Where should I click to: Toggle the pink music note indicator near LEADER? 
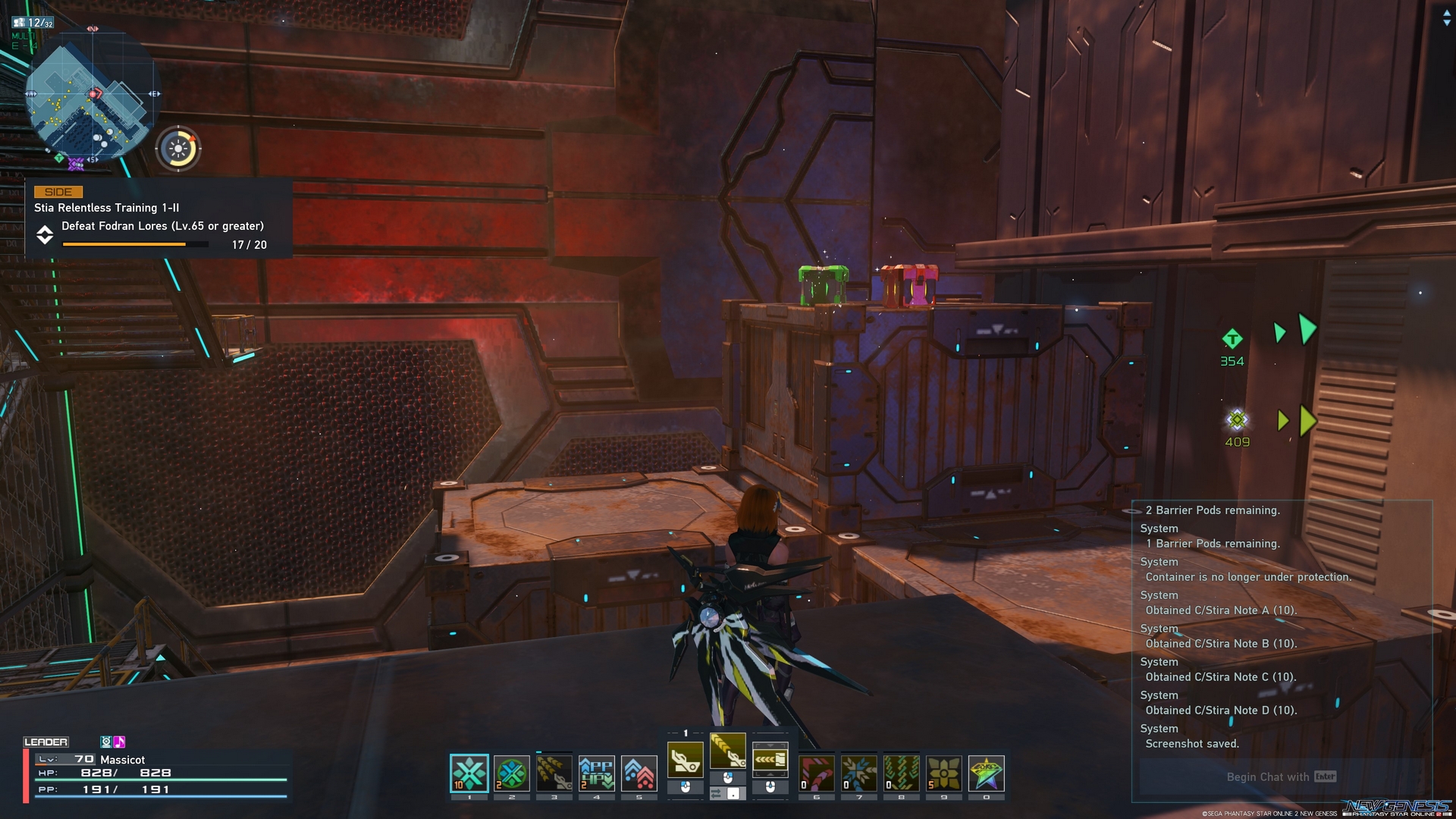coord(120,742)
